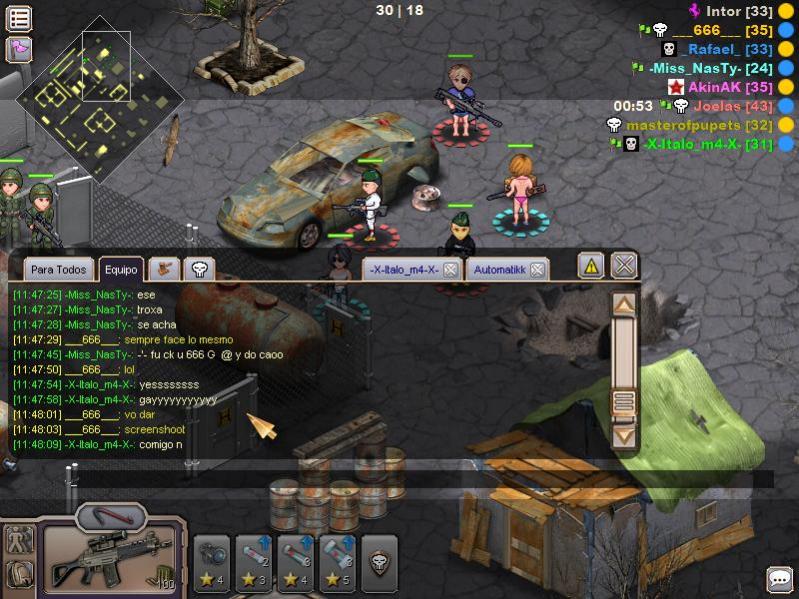Click the standing figure stance button
This screenshot has height=599, width=799.
[20, 540]
